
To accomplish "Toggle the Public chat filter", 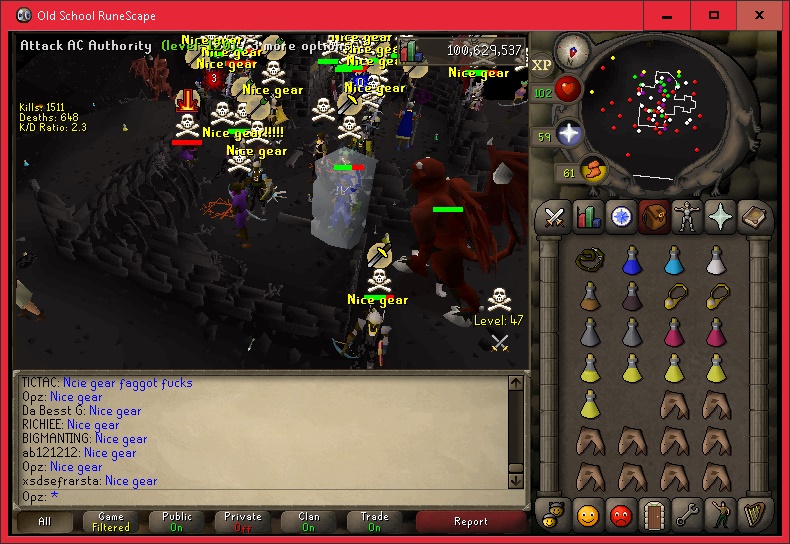I will 177,521.
